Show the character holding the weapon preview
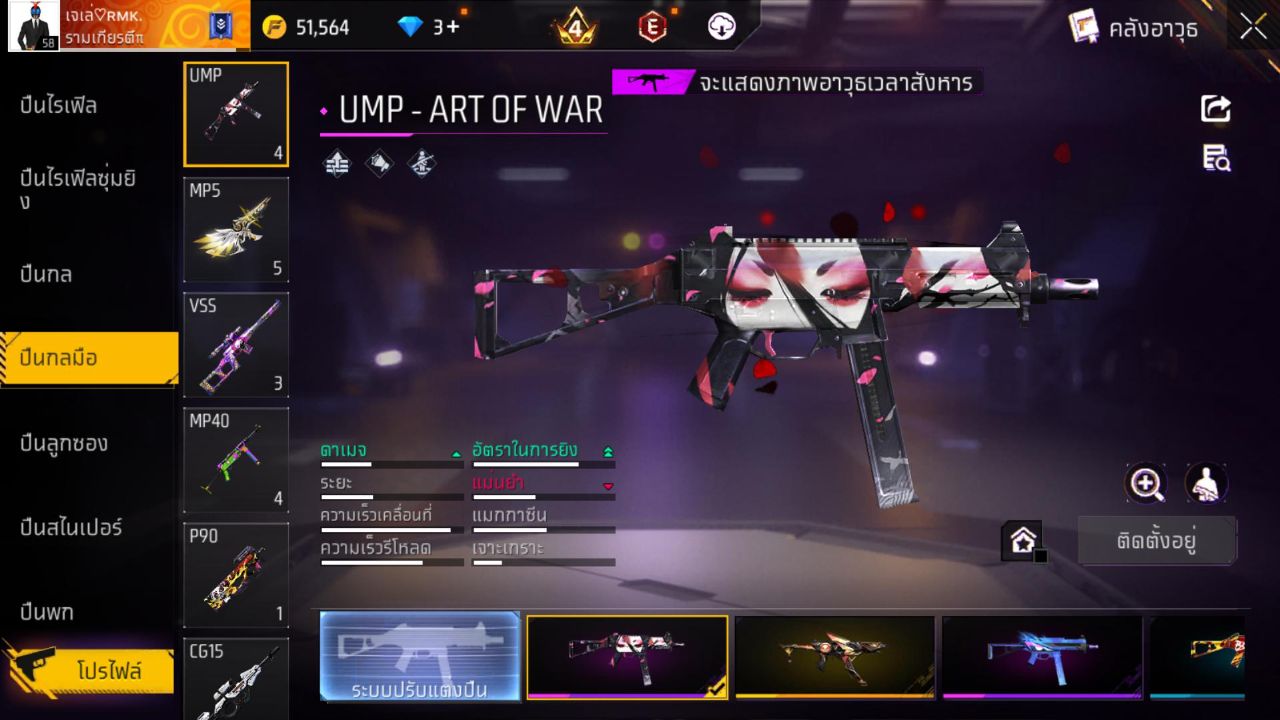The width and height of the screenshot is (1280, 720). click(x=1206, y=484)
